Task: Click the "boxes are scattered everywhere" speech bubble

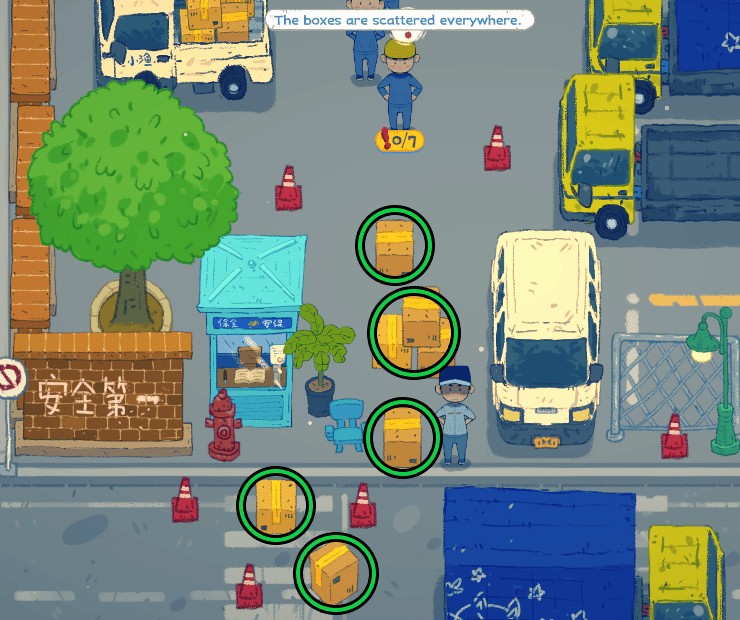Action: [x=398, y=20]
